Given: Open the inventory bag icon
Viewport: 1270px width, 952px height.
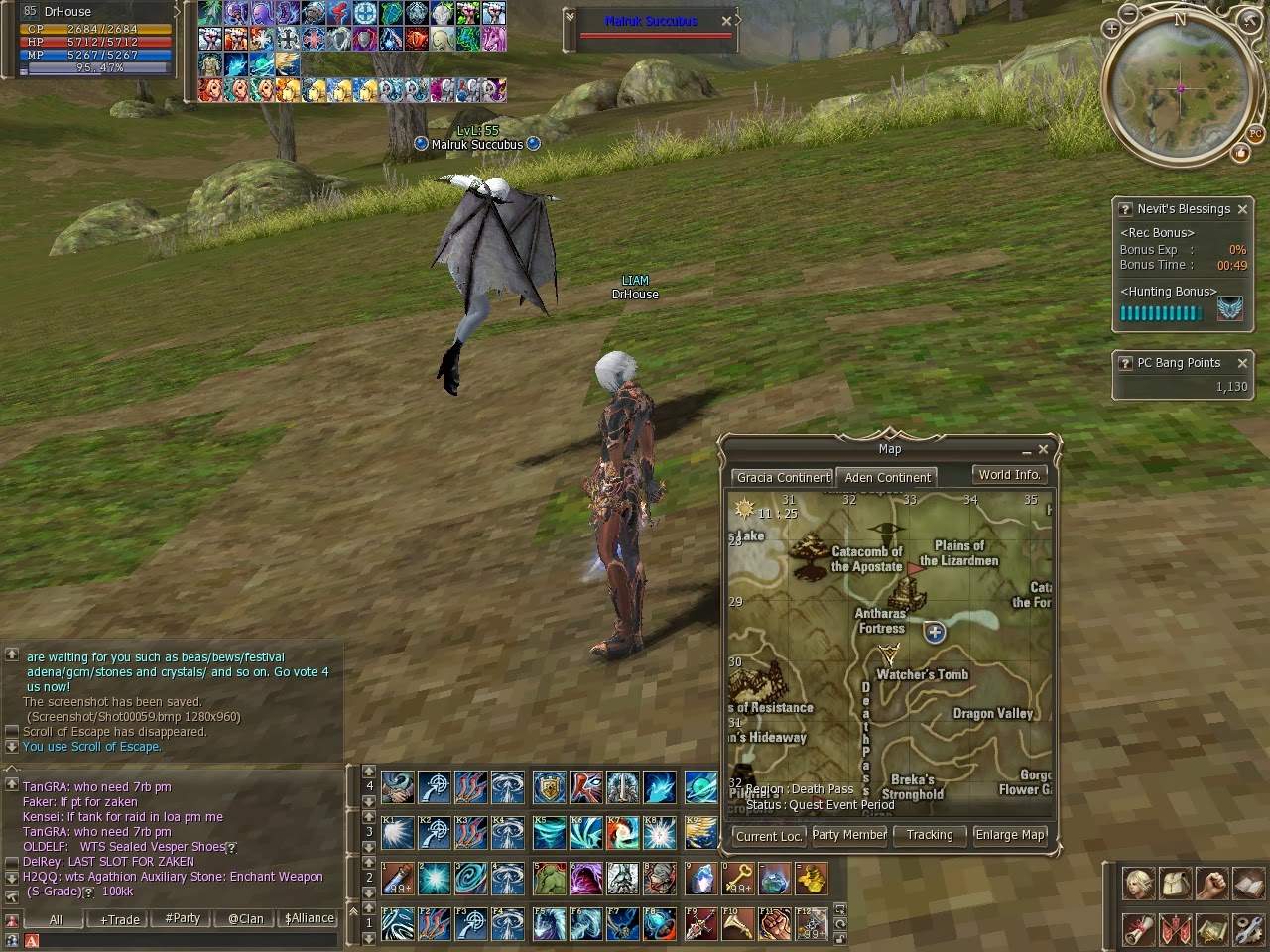Looking at the screenshot, I should pos(1175,884).
